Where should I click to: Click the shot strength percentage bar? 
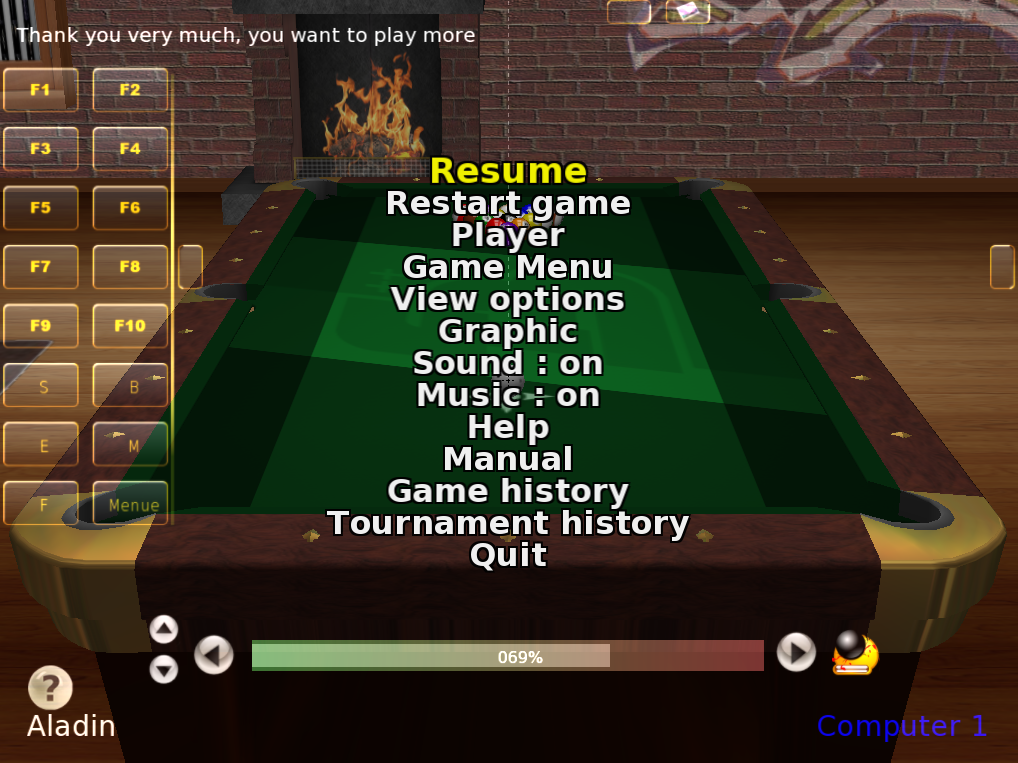pyautogui.click(x=507, y=656)
